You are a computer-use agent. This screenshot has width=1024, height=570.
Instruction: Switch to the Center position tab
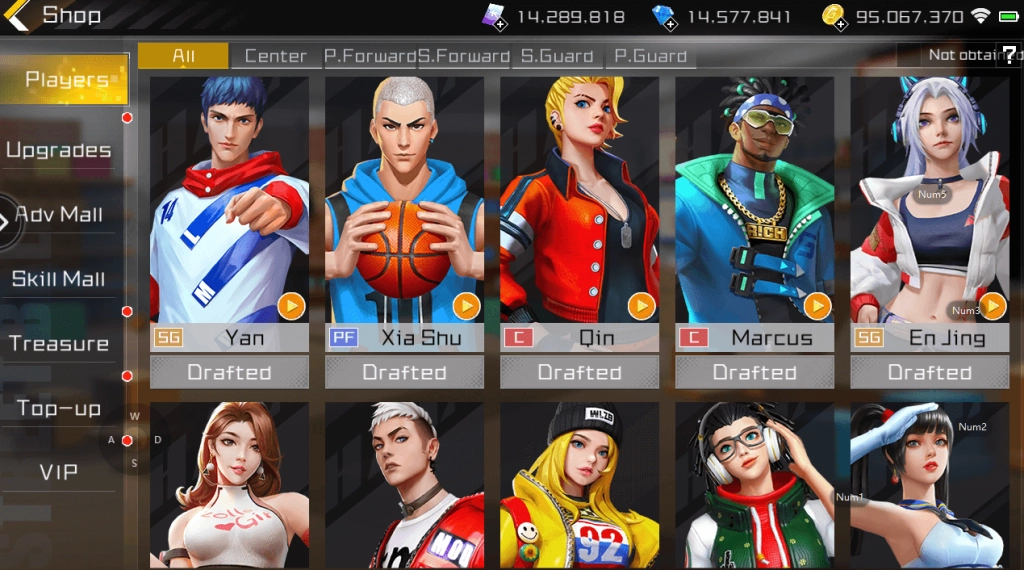275,56
